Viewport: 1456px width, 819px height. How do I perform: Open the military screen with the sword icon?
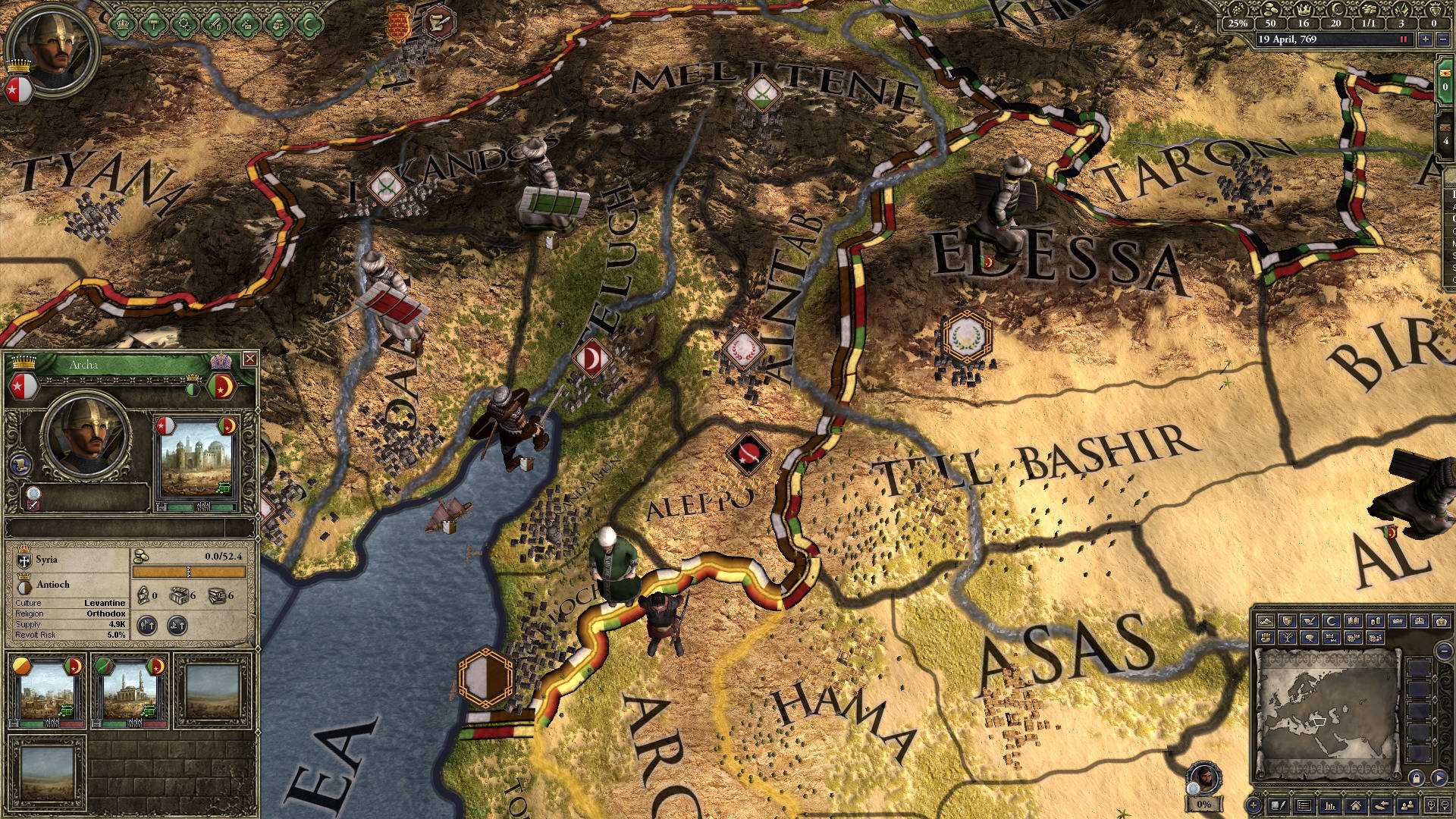(215, 24)
